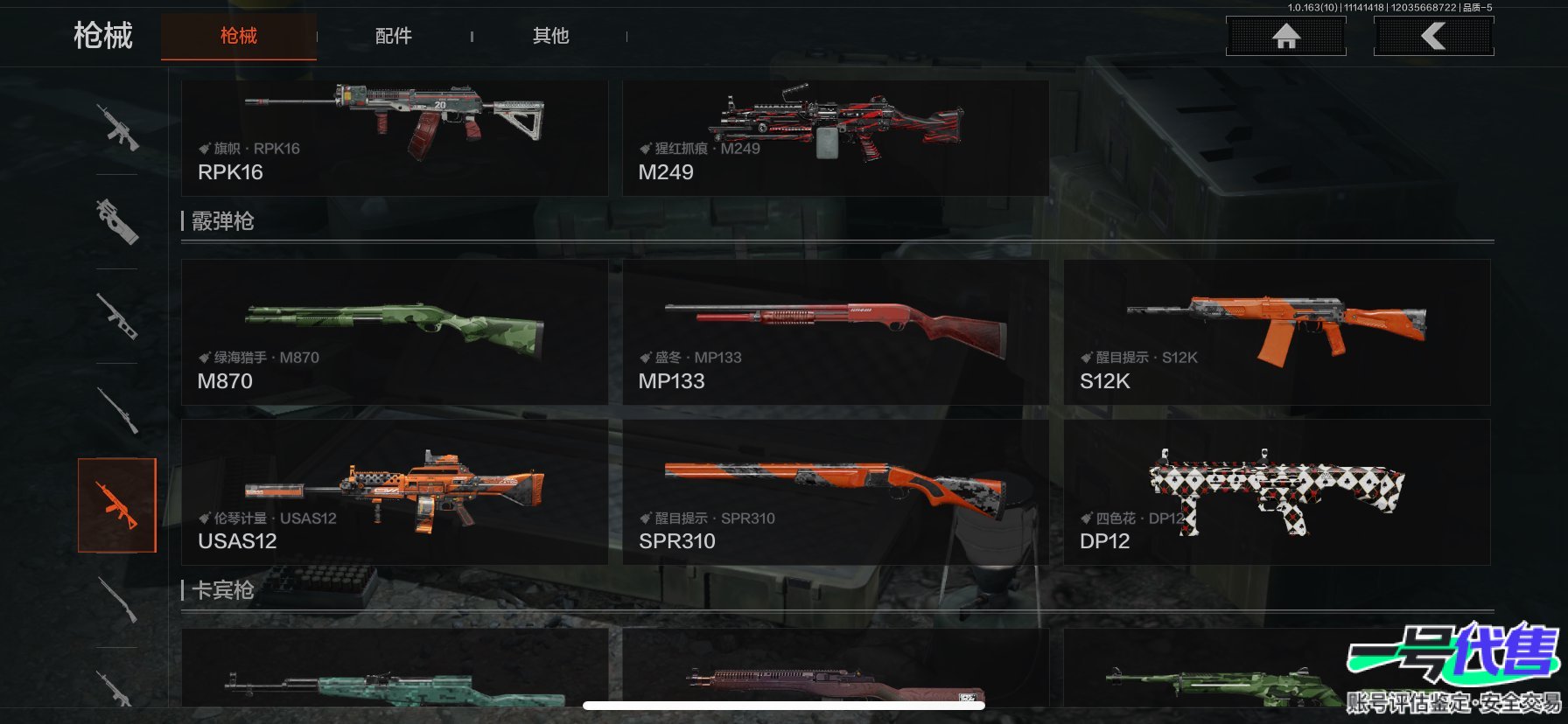Select the 其他 tab

point(550,36)
